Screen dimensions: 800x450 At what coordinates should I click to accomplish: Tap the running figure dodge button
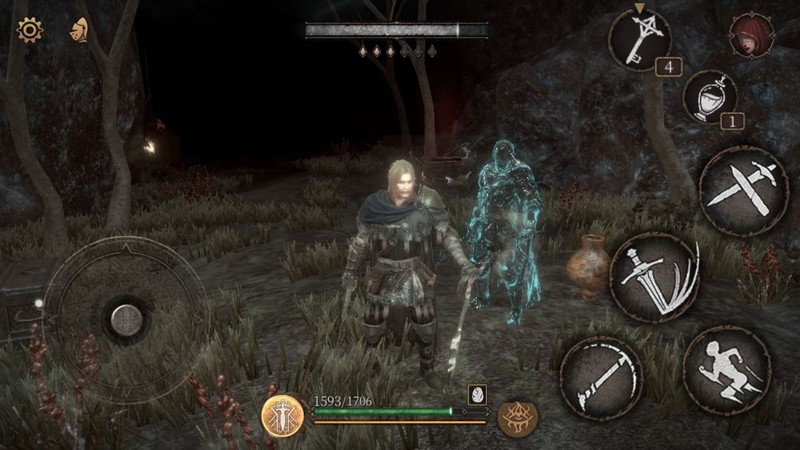click(x=727, y=369)
